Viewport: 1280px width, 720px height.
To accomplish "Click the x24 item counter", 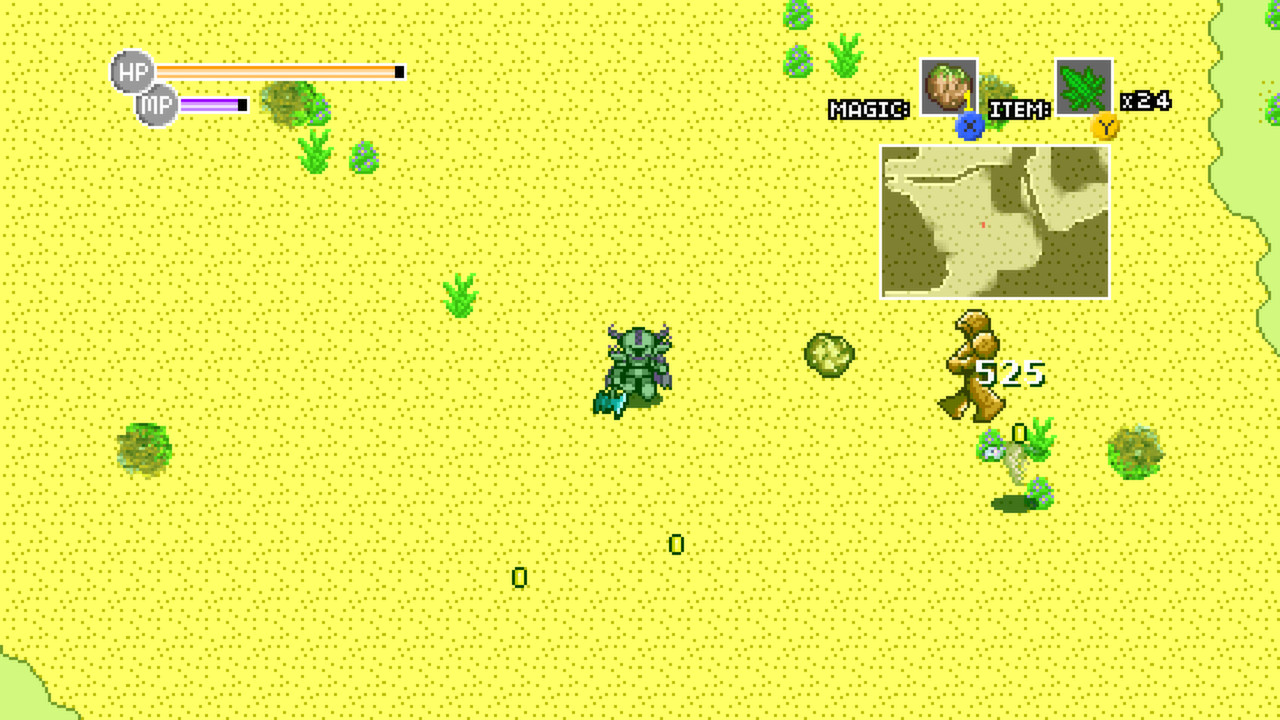I will click(1146, 100).
